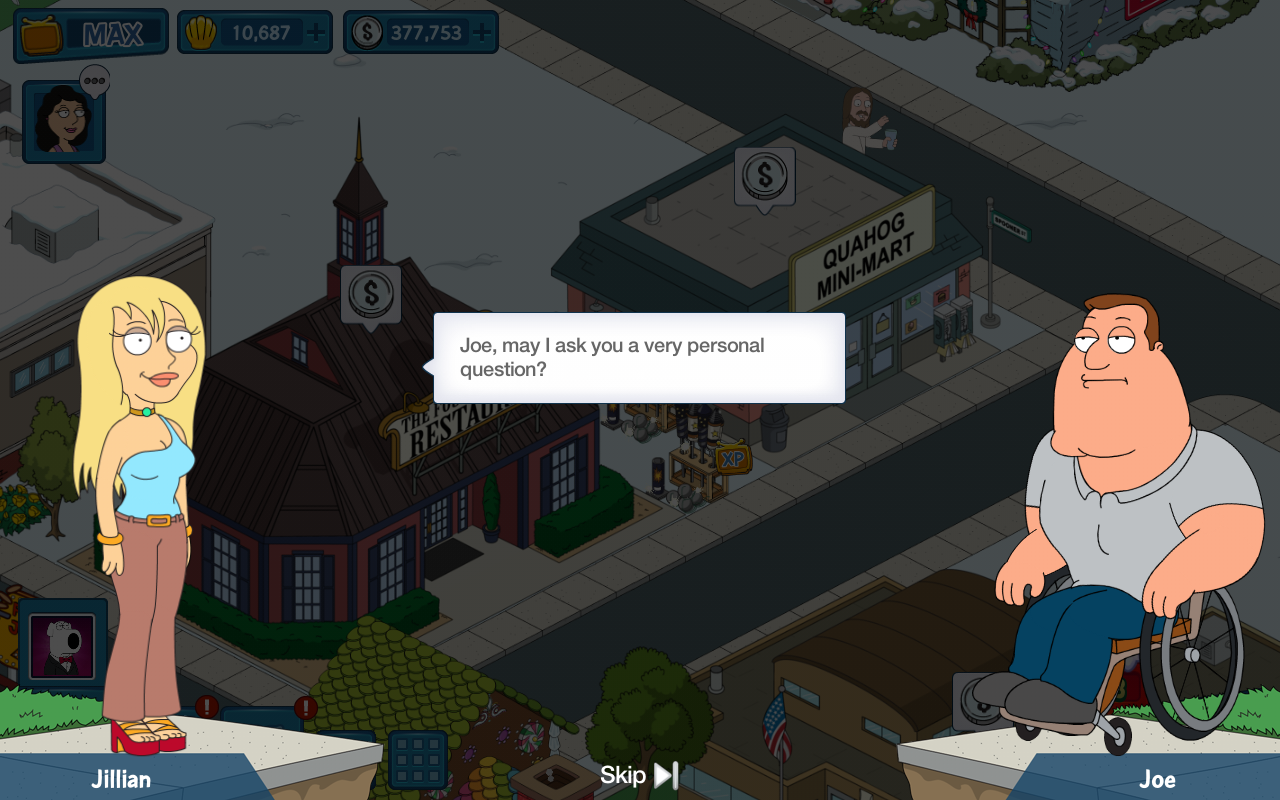Add more clams with plus button
Image resolution: width=1280 pixels, height=800 pixels.
tap(316, 33)
